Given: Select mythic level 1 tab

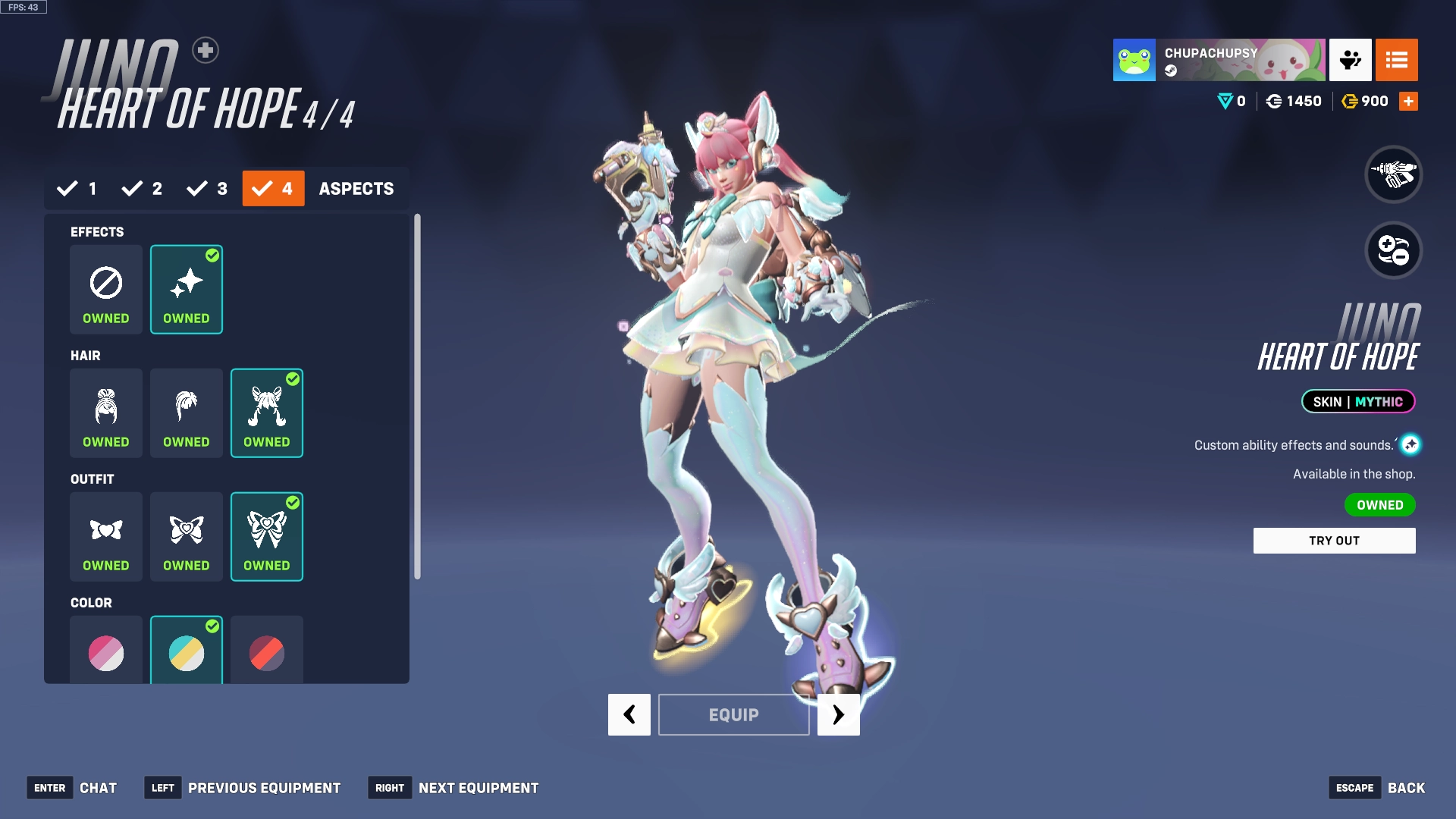Looking at the screenshot, I should click(x=77, y=188).
